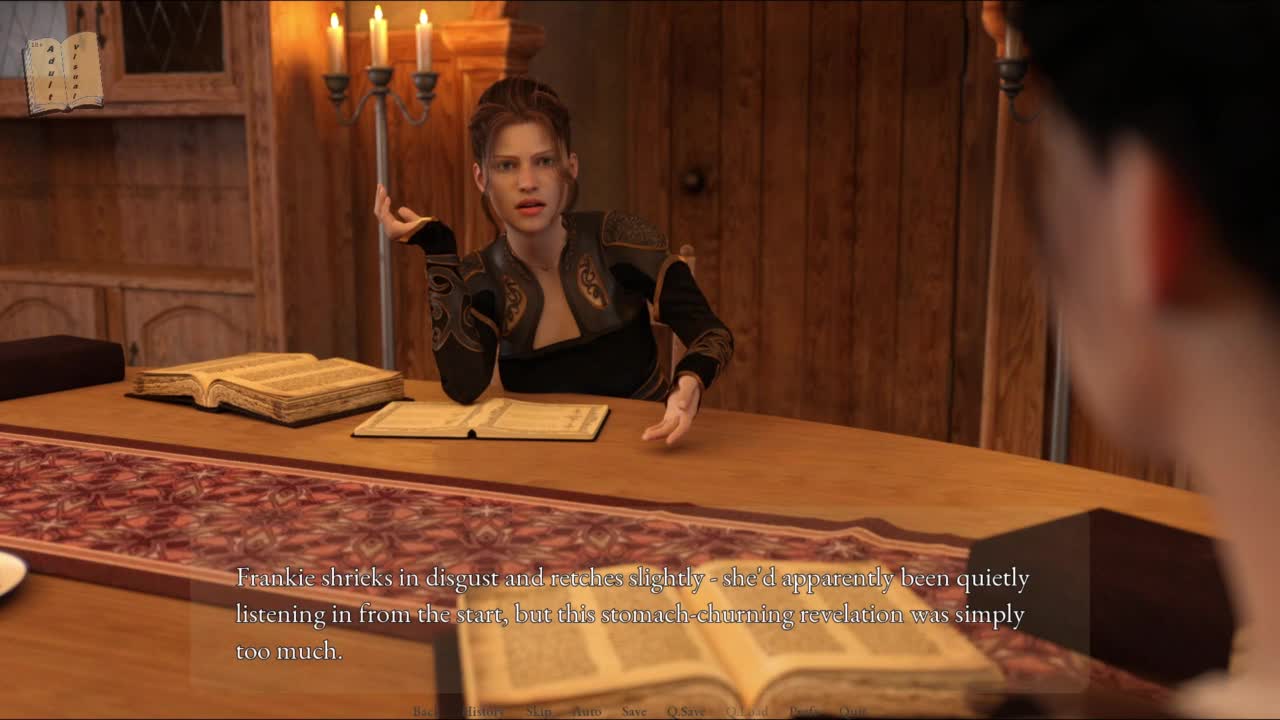Quit the game via Quit
1280x720 pixels.
point(853,711)
